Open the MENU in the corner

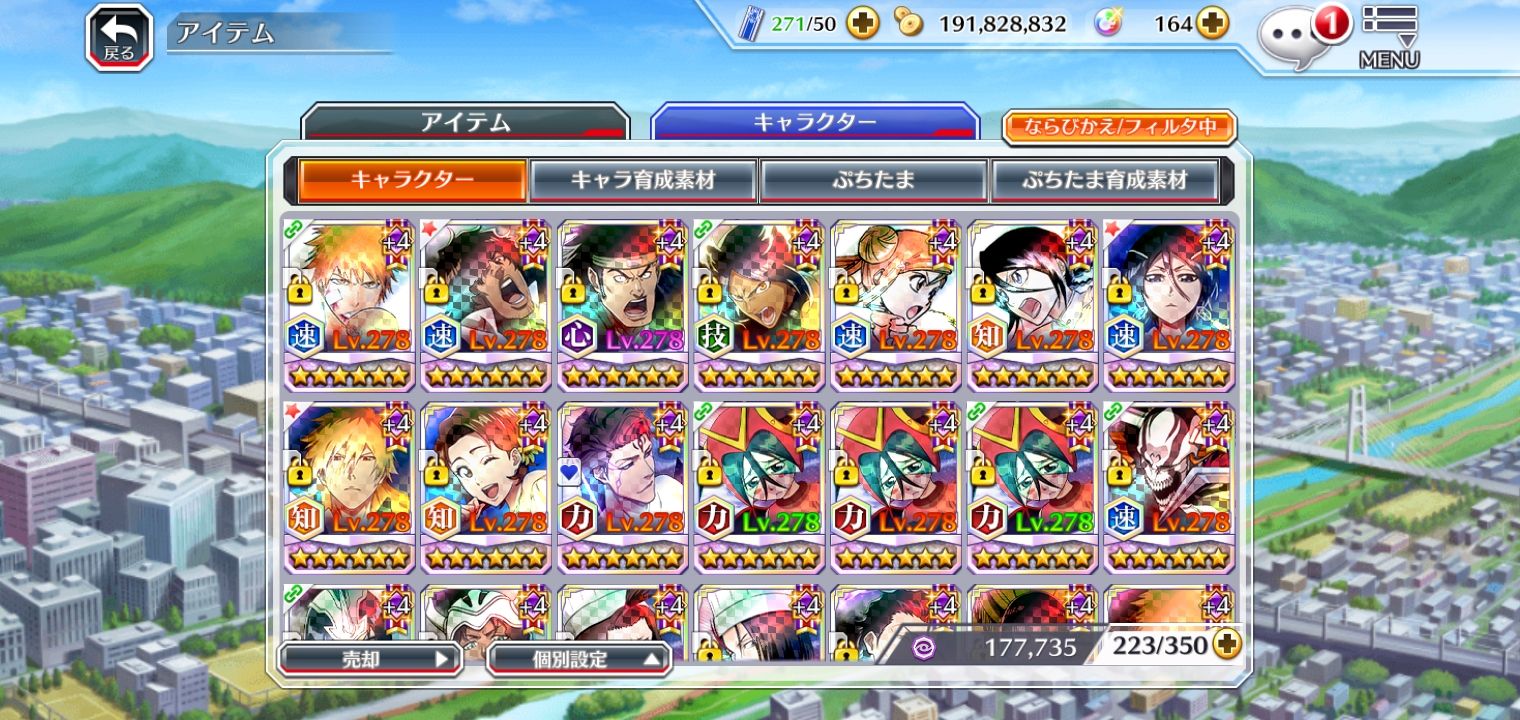point(1389,36)
